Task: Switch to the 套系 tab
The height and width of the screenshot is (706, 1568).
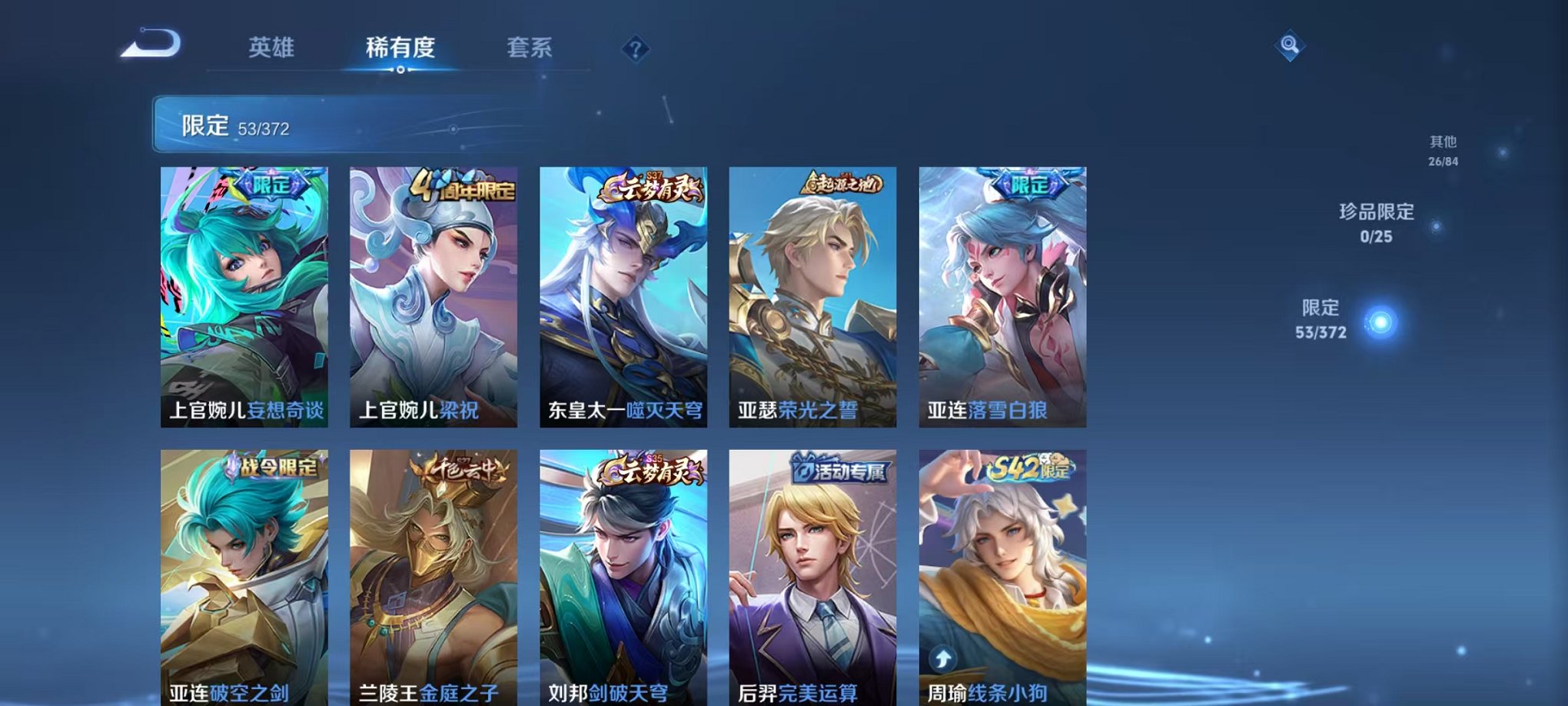Action: click(x=538, y=48)
